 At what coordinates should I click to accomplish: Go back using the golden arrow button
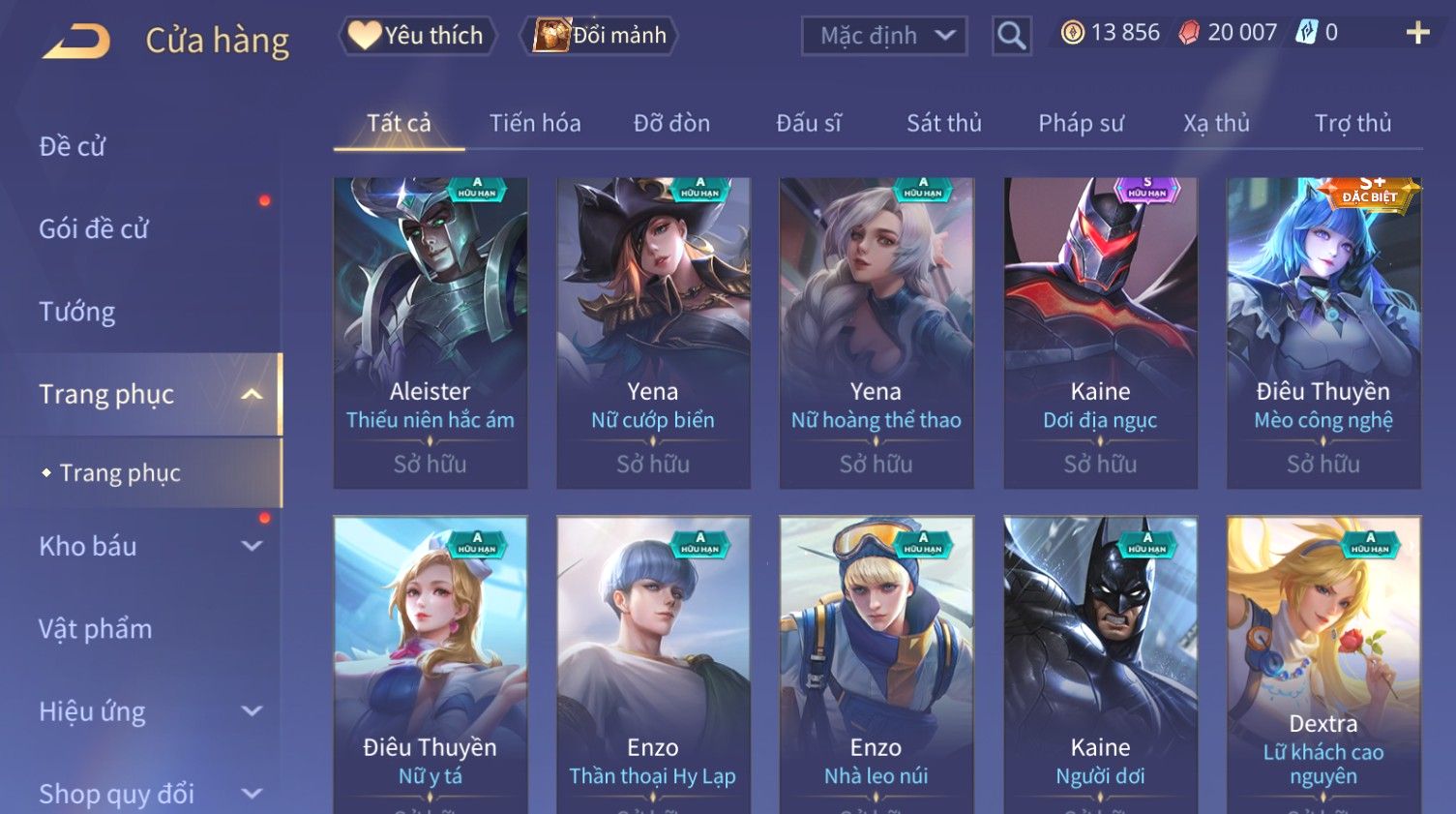click(76, 41)
